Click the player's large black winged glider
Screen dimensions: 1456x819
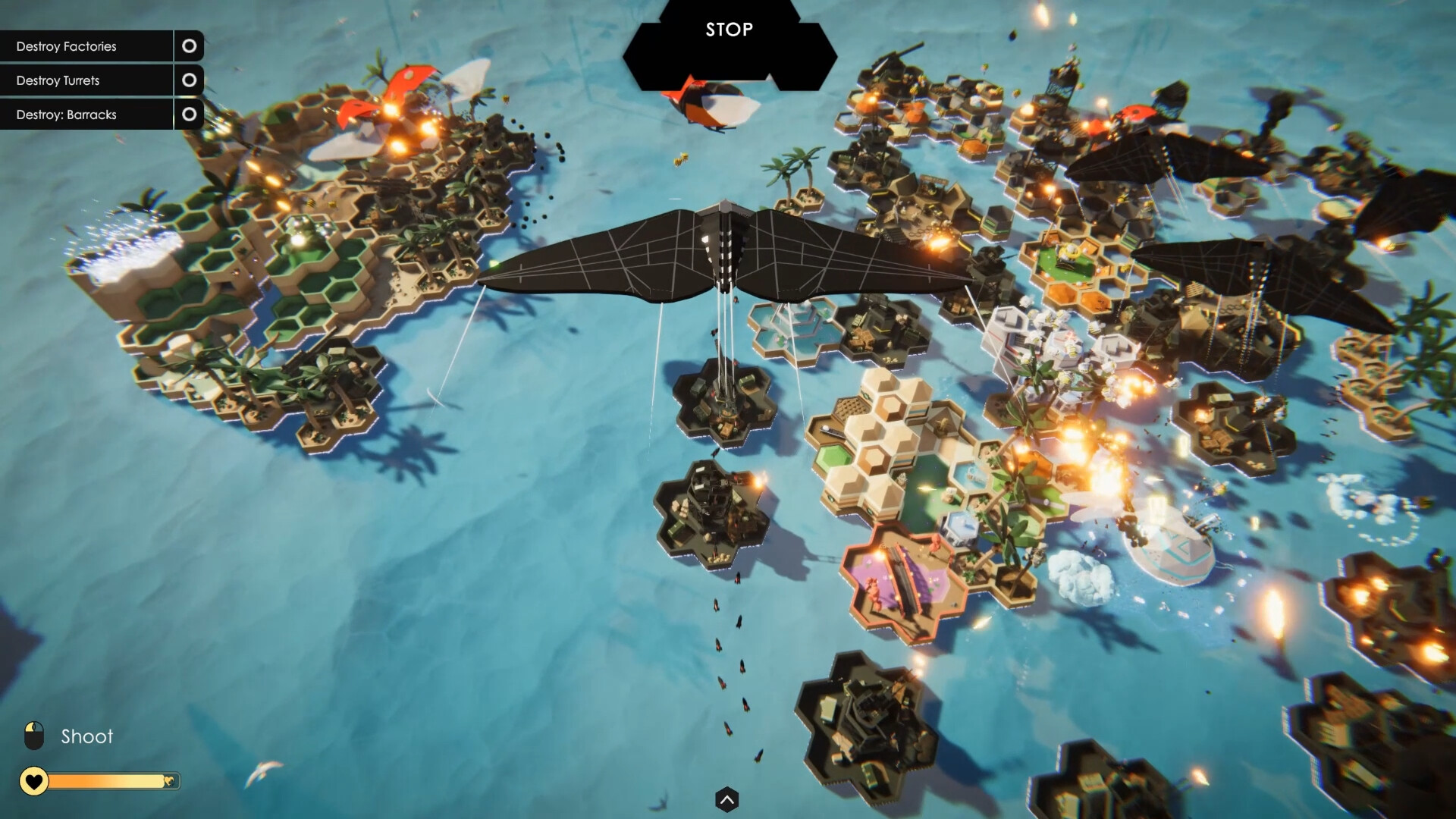tap(728, 250)
